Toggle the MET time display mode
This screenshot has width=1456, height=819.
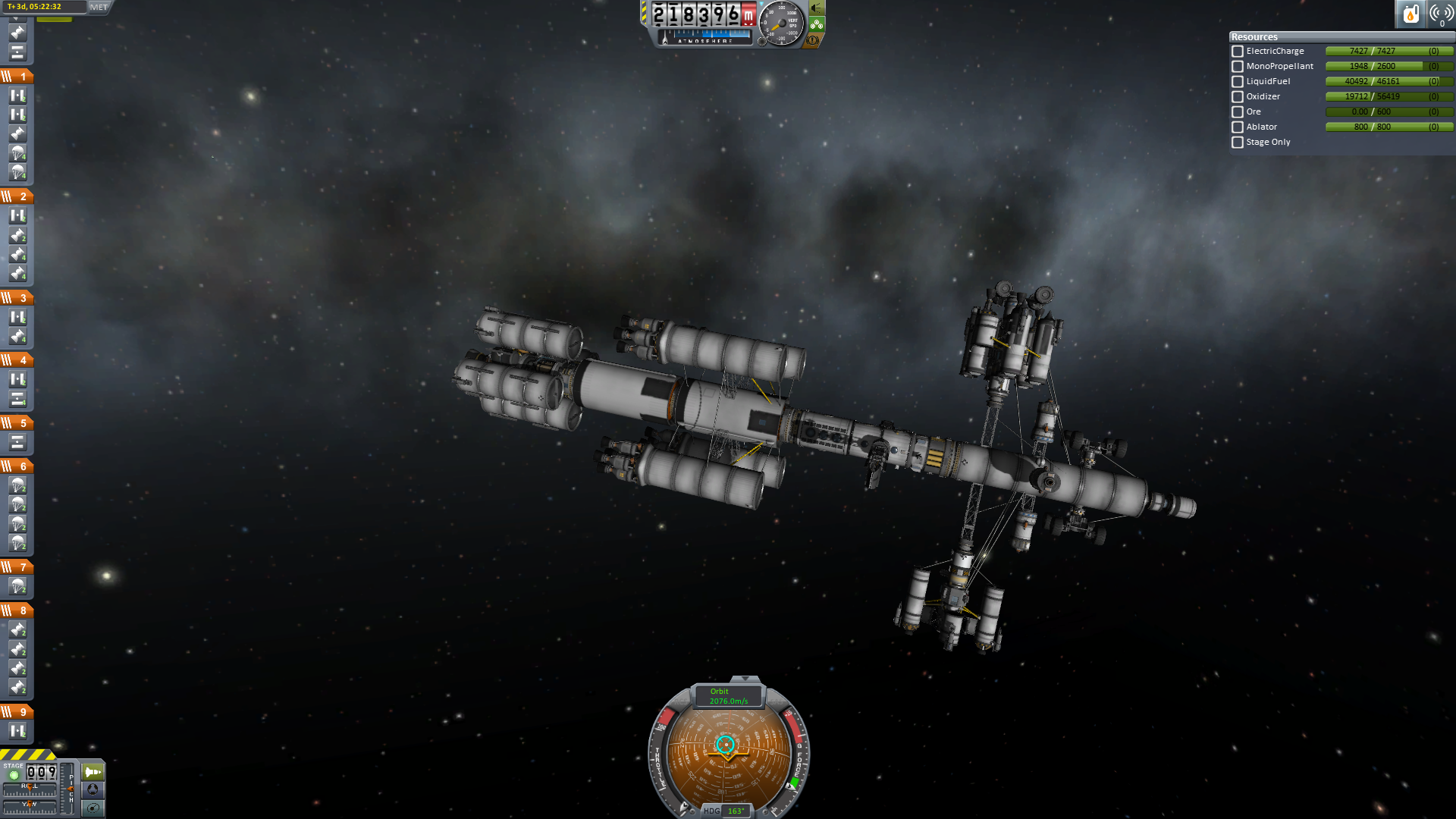pyautogui.click(x=99, y=7)
